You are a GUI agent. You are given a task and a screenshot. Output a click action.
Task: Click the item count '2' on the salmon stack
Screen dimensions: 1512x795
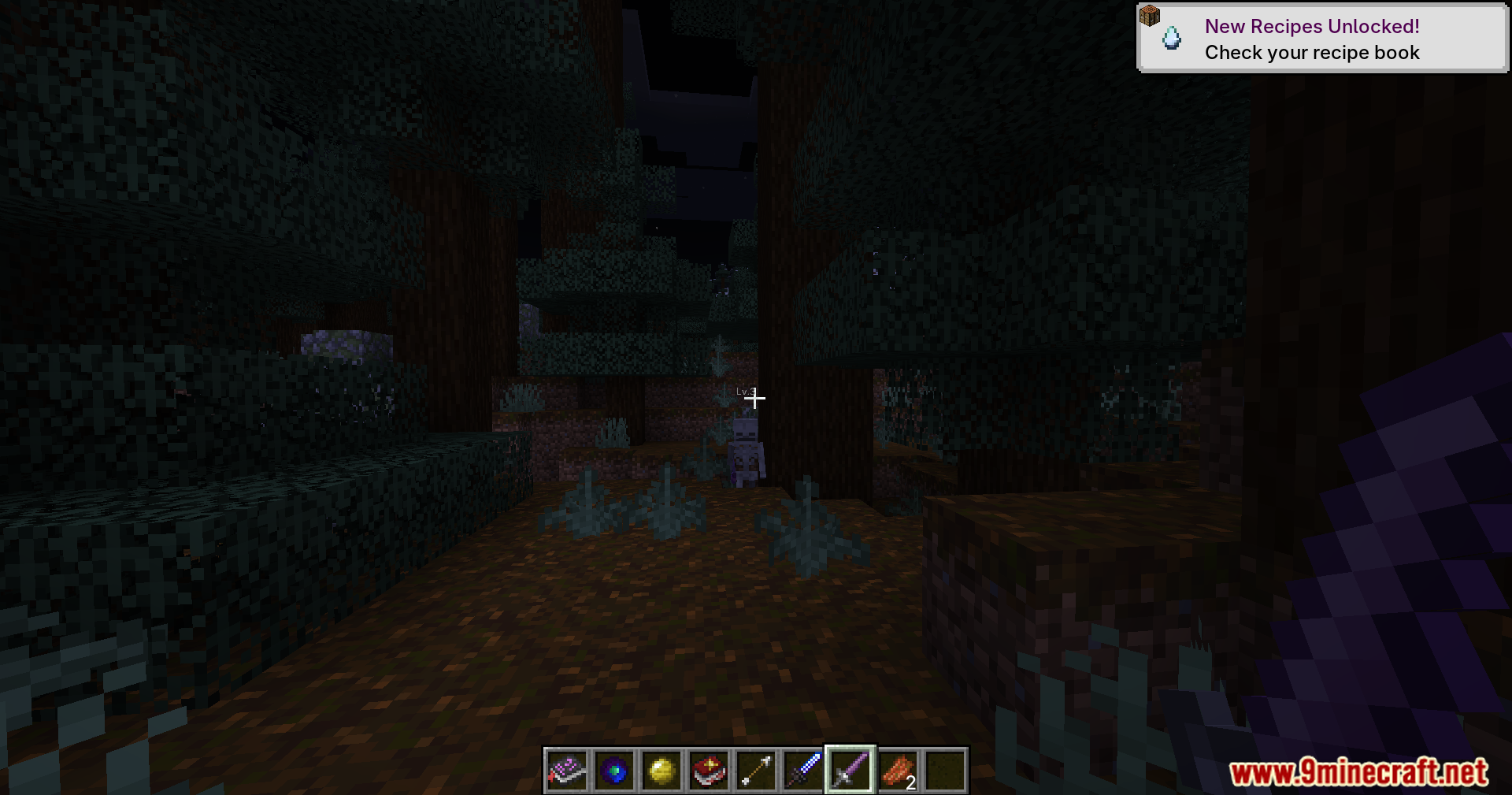pos(911,784)
